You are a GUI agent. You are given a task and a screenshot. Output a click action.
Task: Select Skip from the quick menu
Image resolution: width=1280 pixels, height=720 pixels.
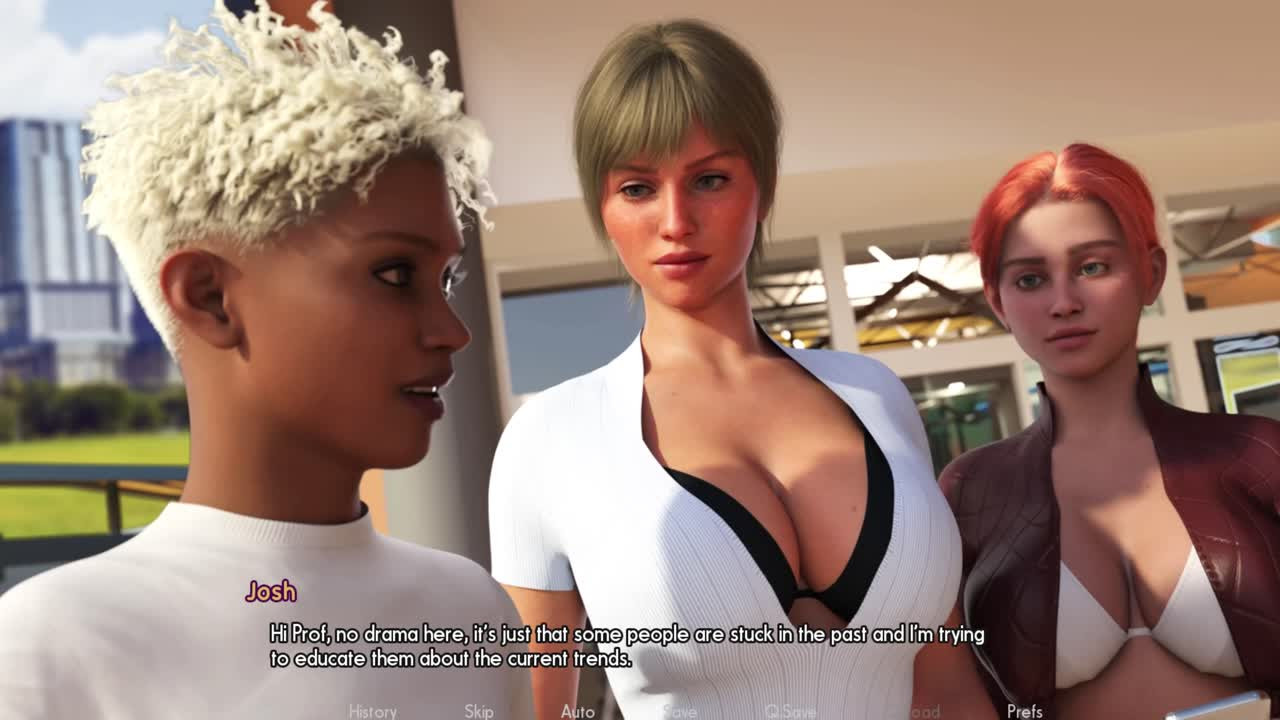pos(478,712)
